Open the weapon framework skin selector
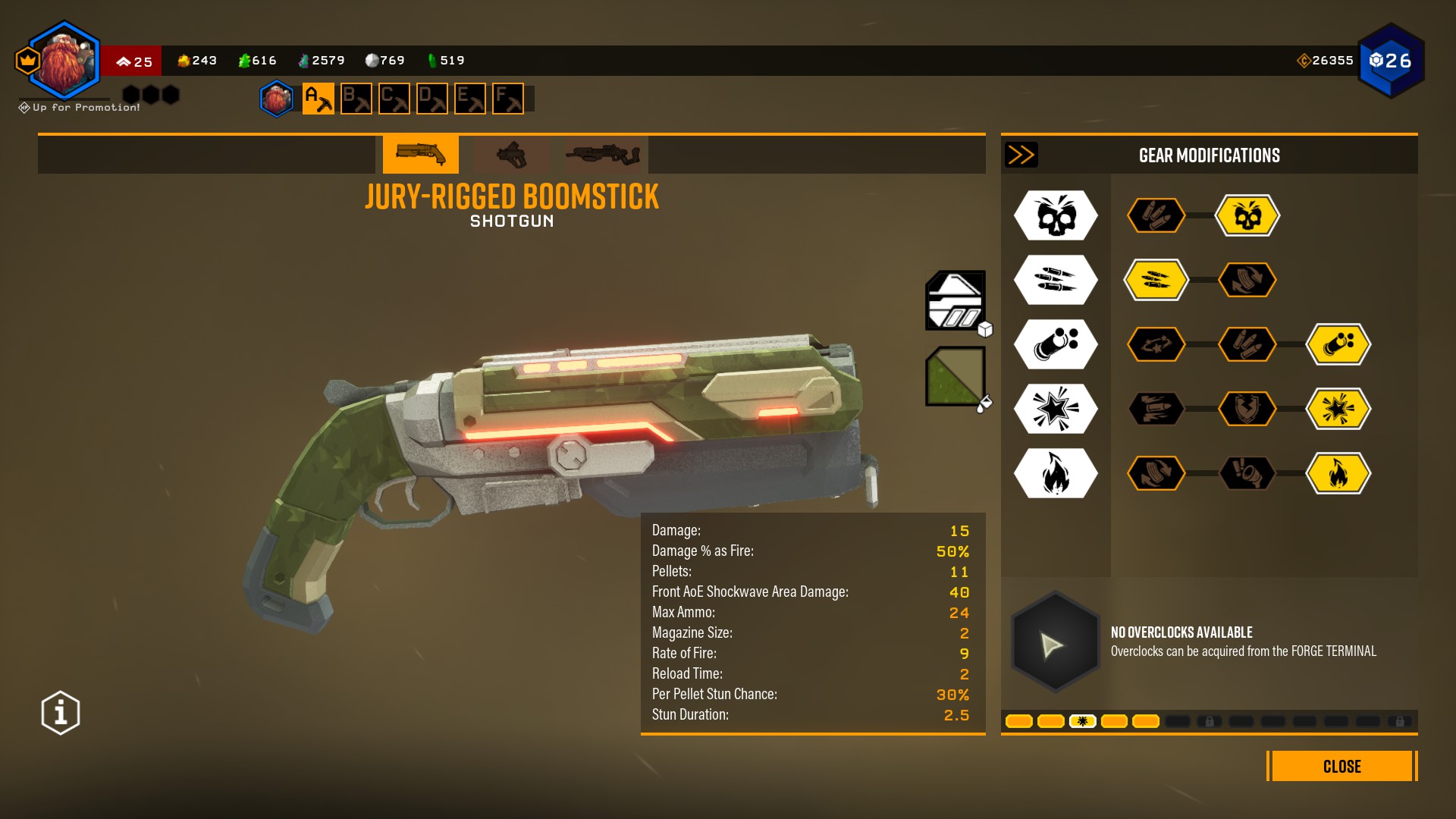This screenshot has height=819, width=1456. [955, 300]
